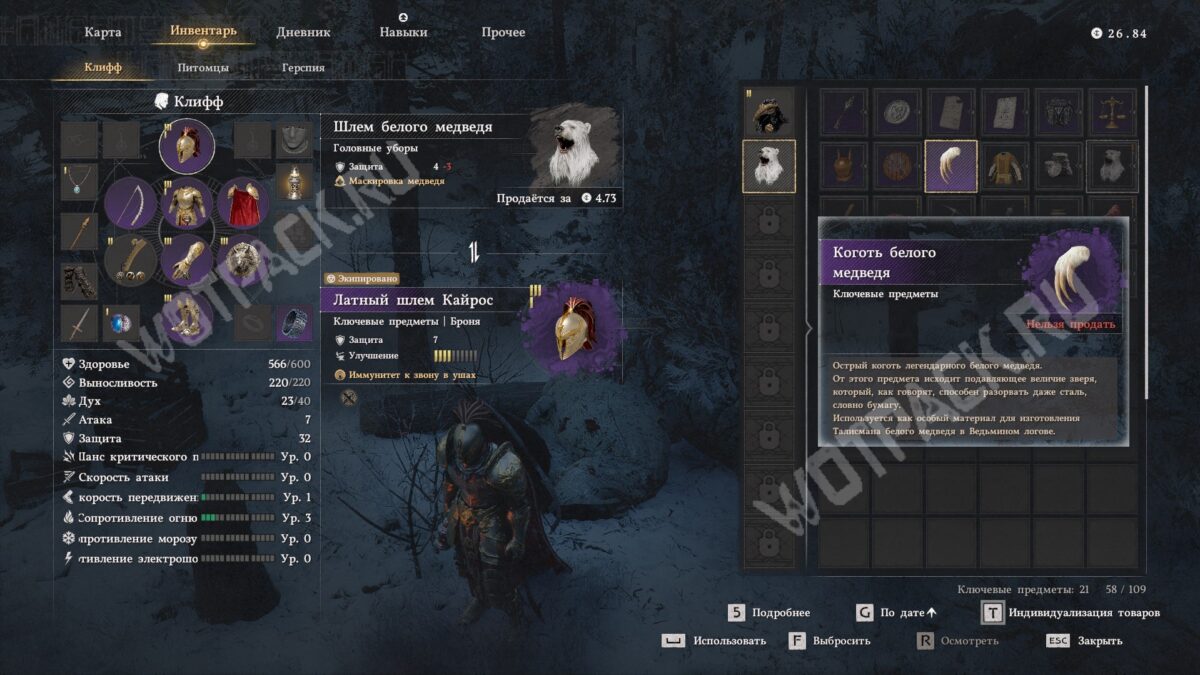The width and height of the screenshot is (1200, 675).
Task: Select the Прочее tab
Action: point(503,32)
